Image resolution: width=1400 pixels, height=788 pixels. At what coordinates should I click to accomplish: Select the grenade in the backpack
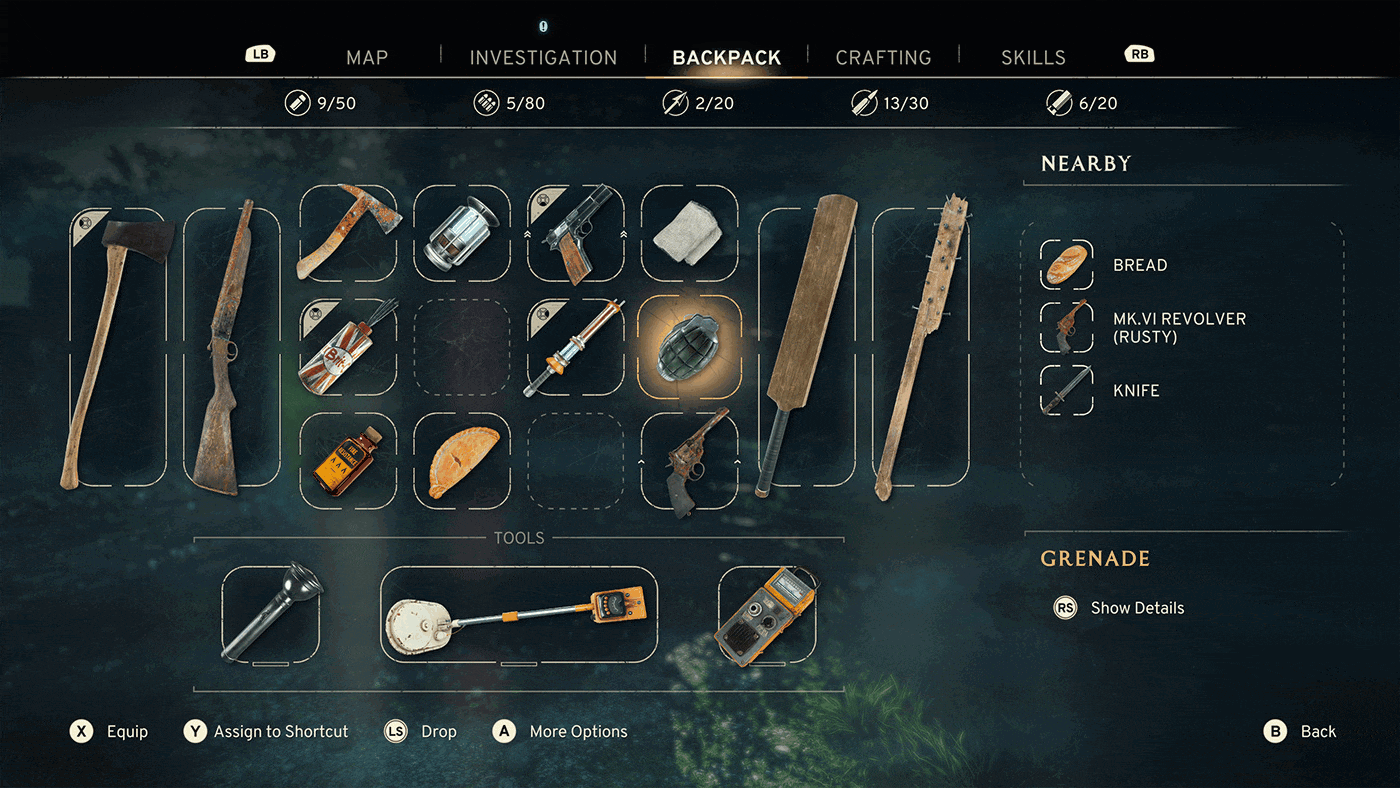(x=689, y=344)
